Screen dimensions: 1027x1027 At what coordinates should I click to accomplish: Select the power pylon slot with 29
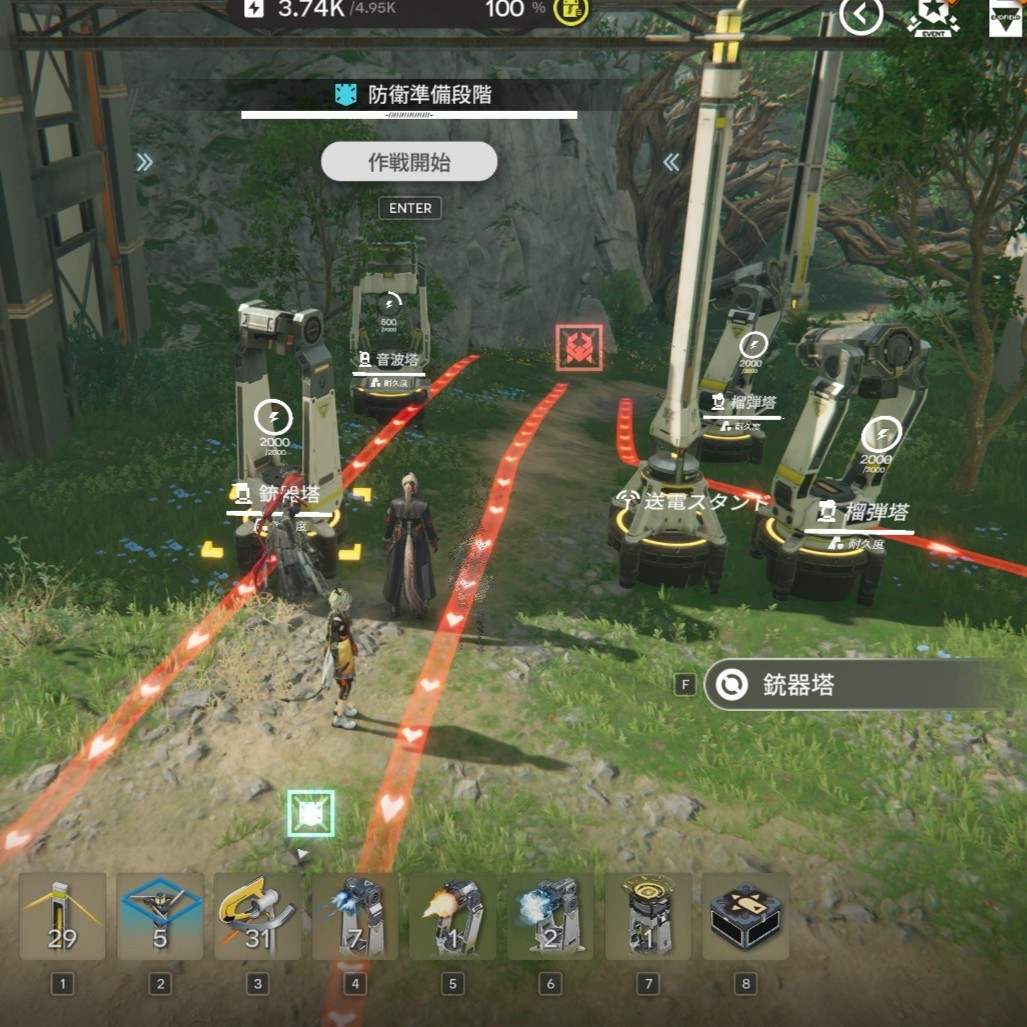(62, 916)
